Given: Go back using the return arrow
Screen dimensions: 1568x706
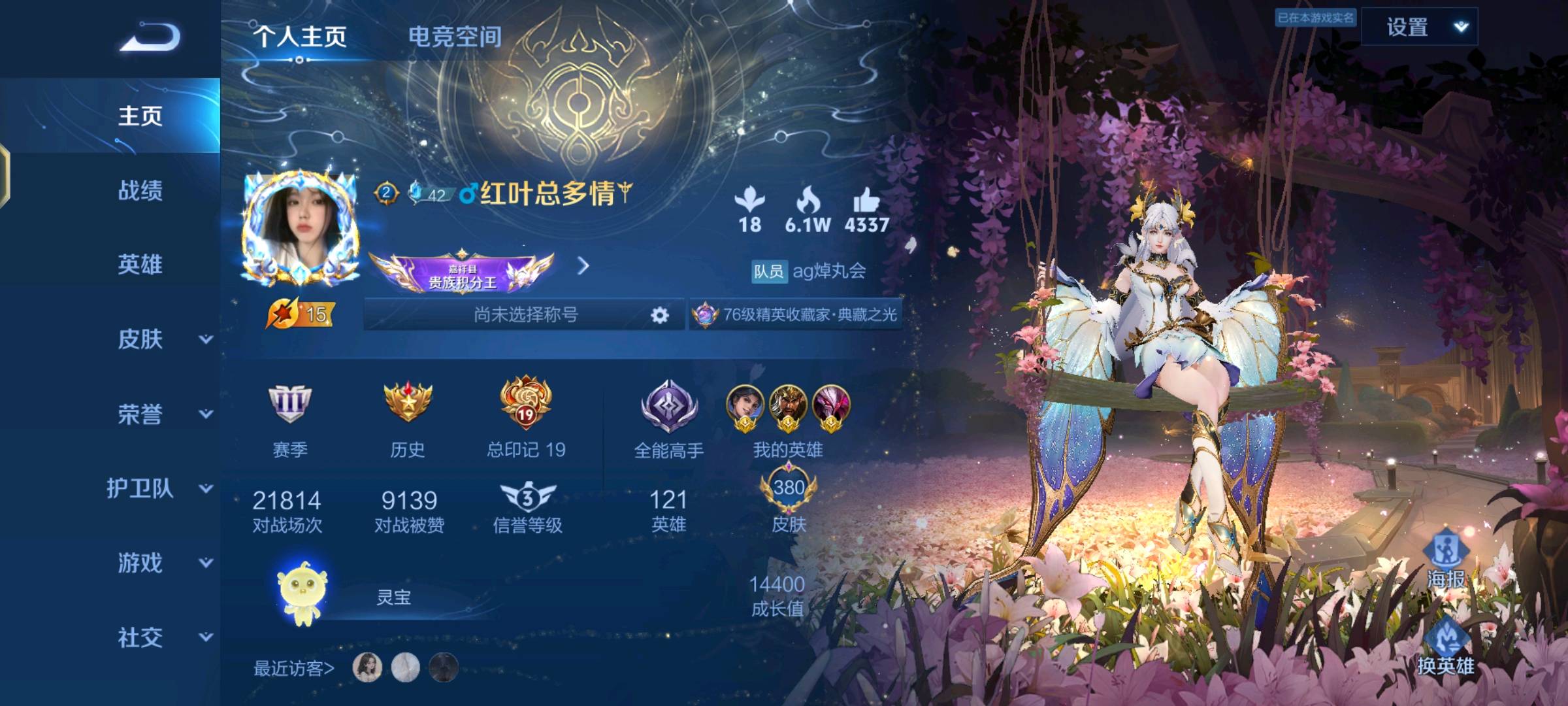Looking at the screenshot, I should click(x=150, y=37).
